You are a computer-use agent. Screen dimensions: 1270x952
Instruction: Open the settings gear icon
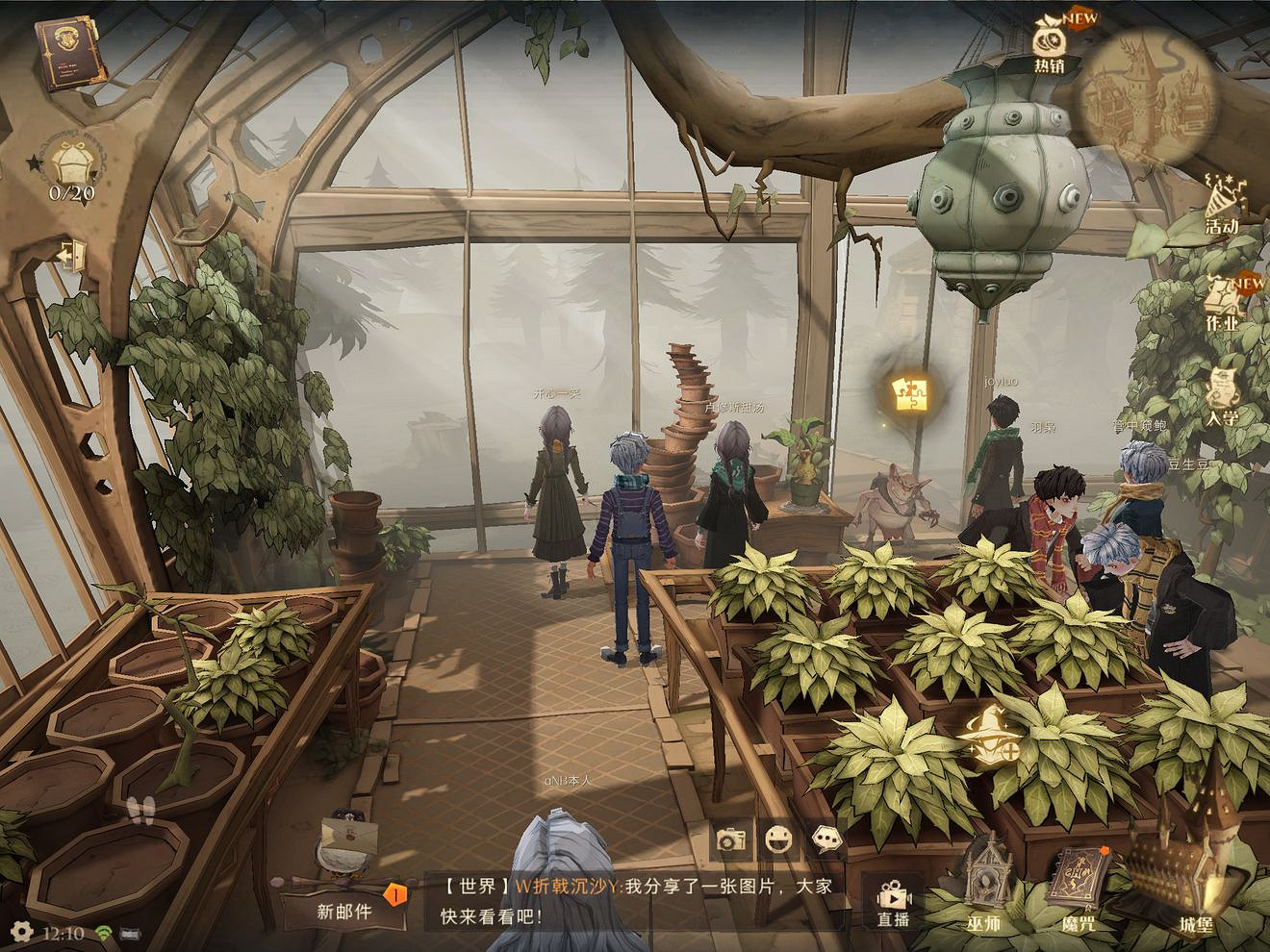click(23, 933)
